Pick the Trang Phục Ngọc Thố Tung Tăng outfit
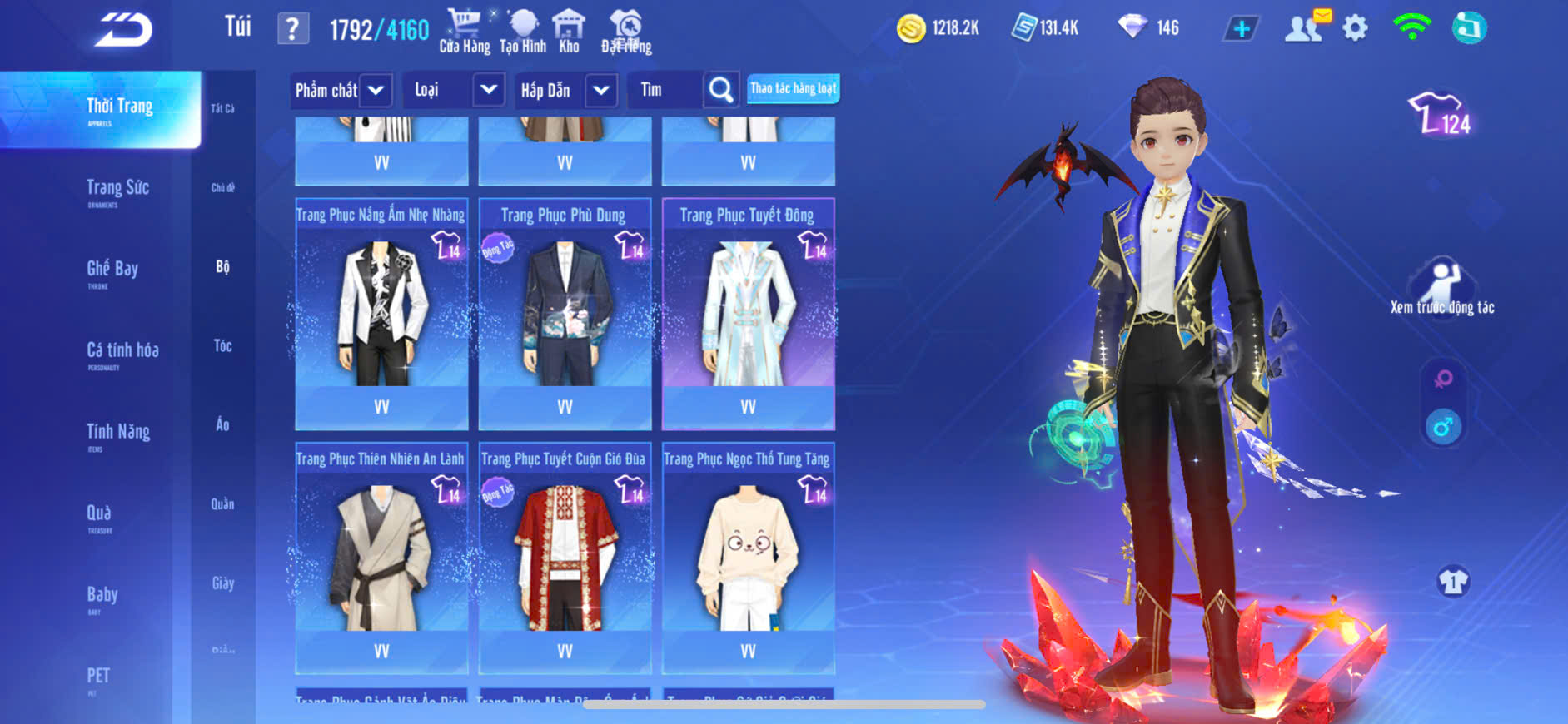This screenshot has width=1568, height=724. (748, 558)
